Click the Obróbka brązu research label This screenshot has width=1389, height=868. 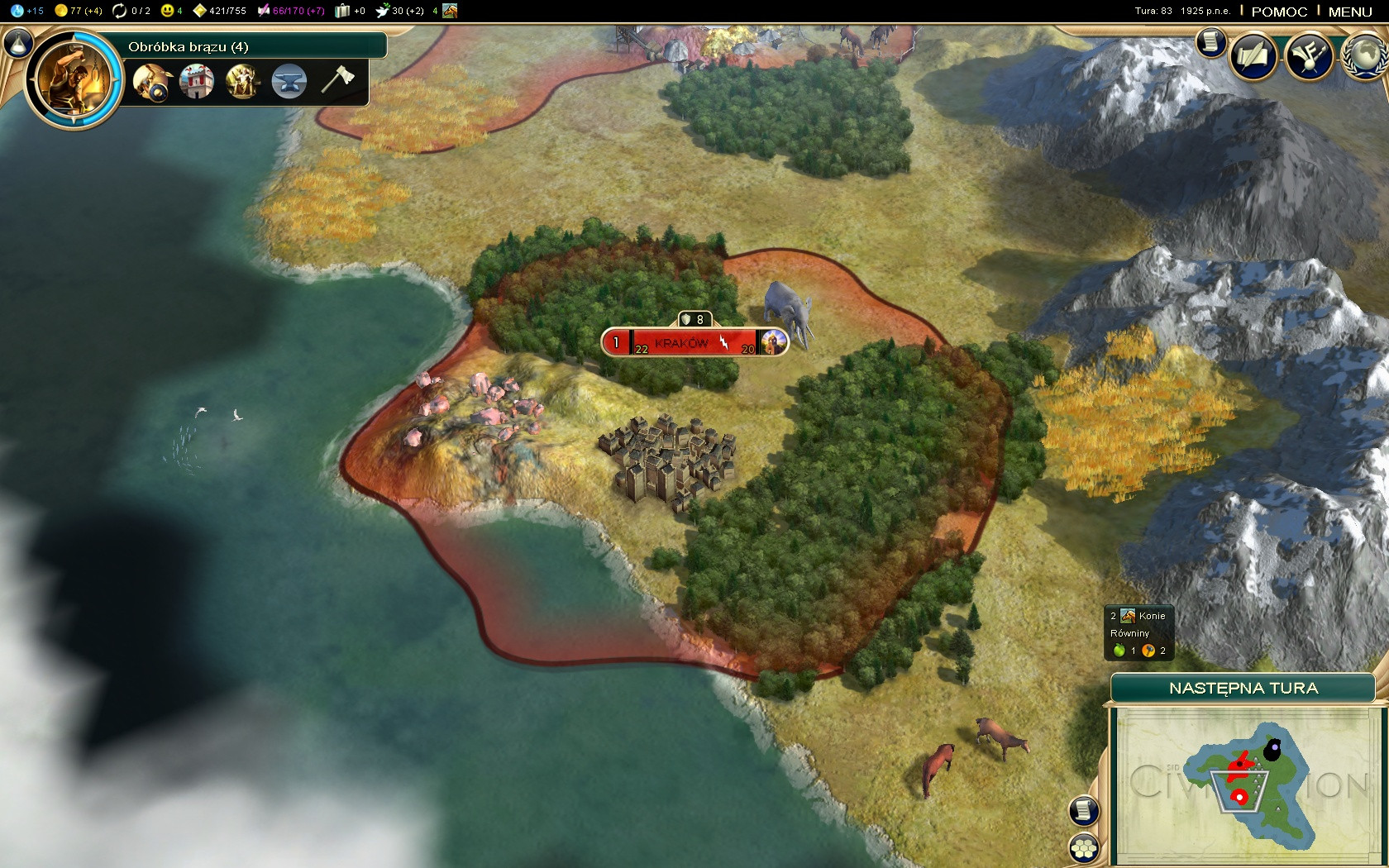click(188, 46)
